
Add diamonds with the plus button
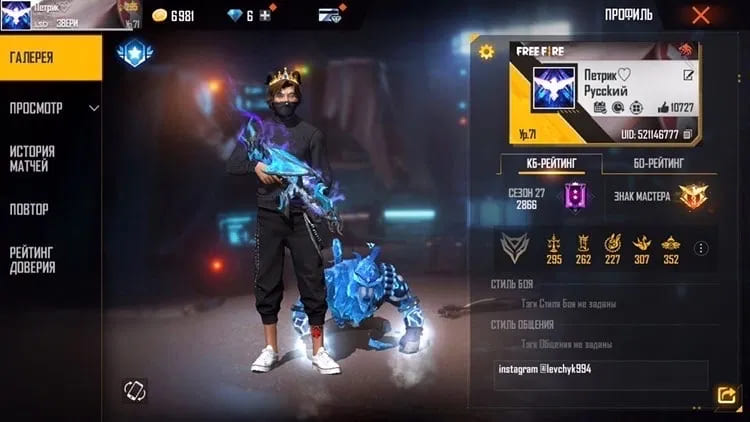point(264,16)
